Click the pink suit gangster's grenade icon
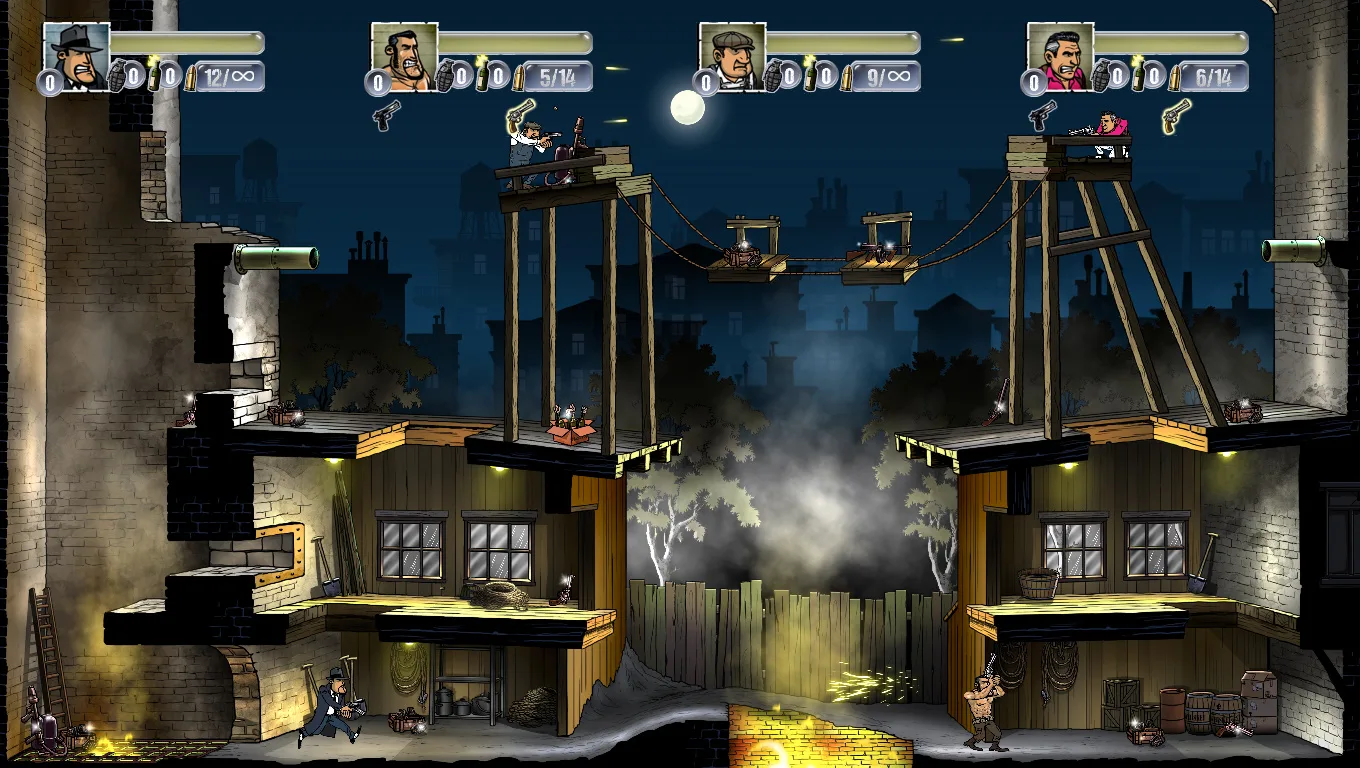 (x=1100, y=75)
